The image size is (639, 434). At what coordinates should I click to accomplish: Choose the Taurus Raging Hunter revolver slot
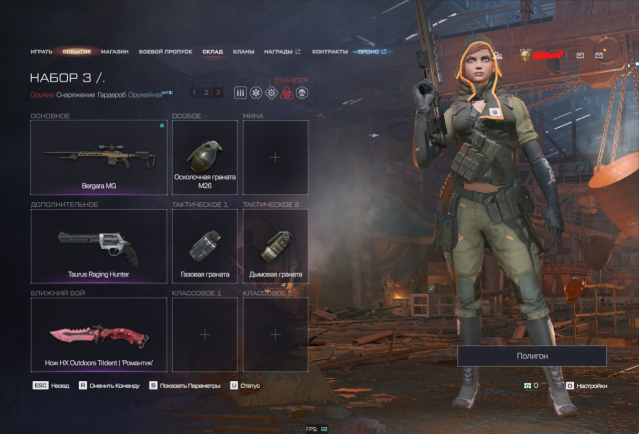coord(98,245)
